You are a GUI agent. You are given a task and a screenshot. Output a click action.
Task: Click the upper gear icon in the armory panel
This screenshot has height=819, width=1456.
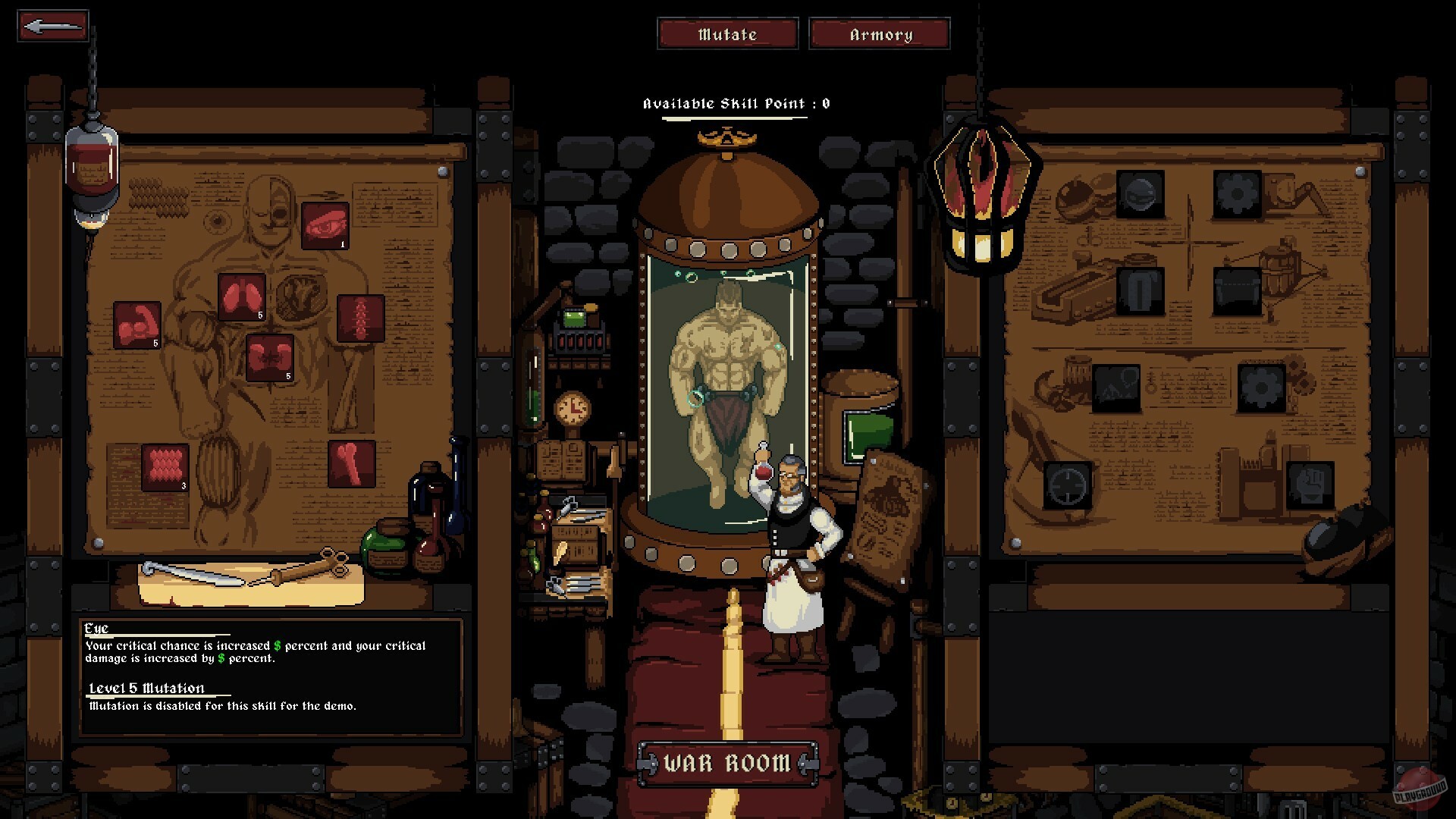click(x=1237, y=194)
